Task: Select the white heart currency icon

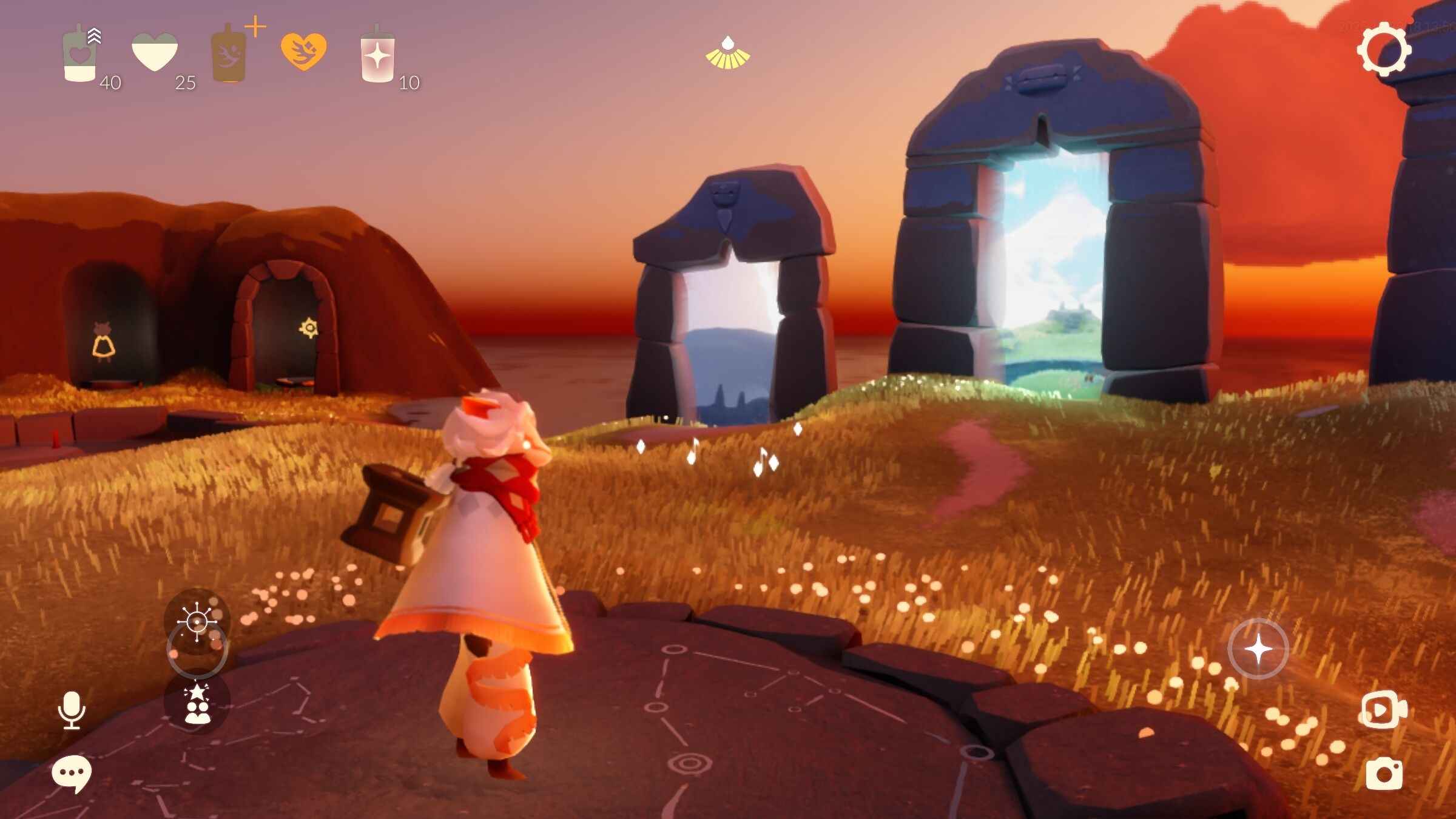Action: click(x=155, y=53)
